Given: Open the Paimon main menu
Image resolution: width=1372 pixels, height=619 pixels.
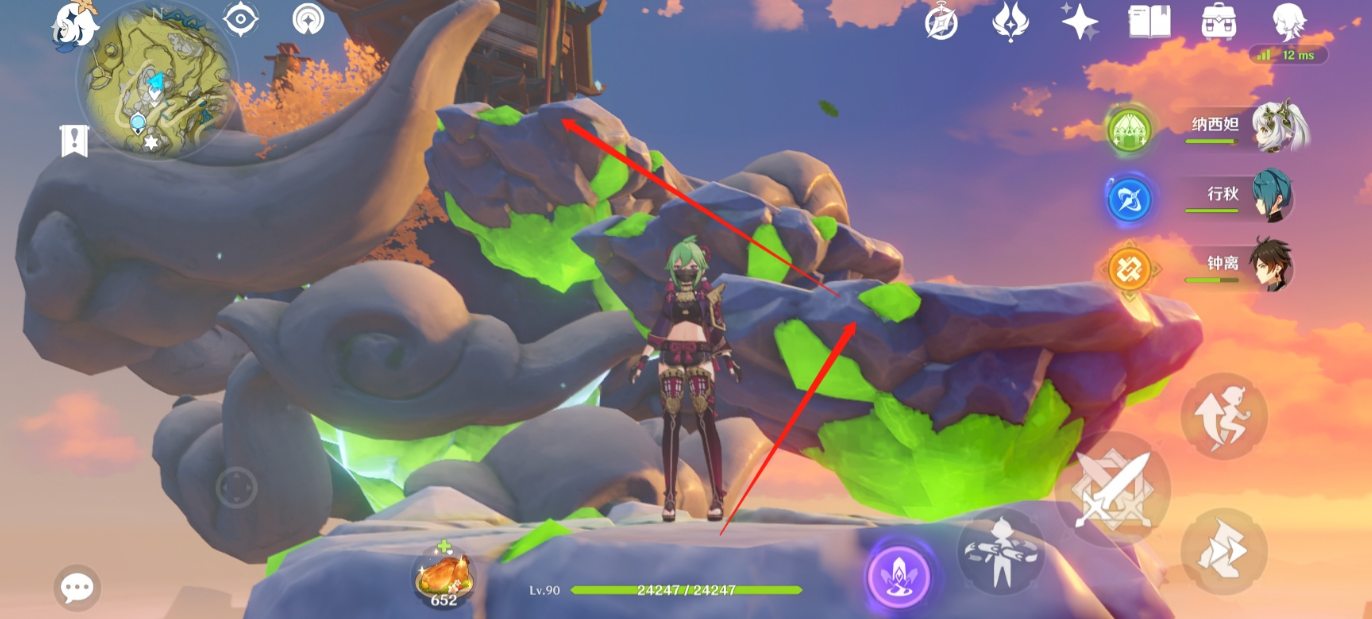Looking at the screenshot, I should [x=73, y=22].
